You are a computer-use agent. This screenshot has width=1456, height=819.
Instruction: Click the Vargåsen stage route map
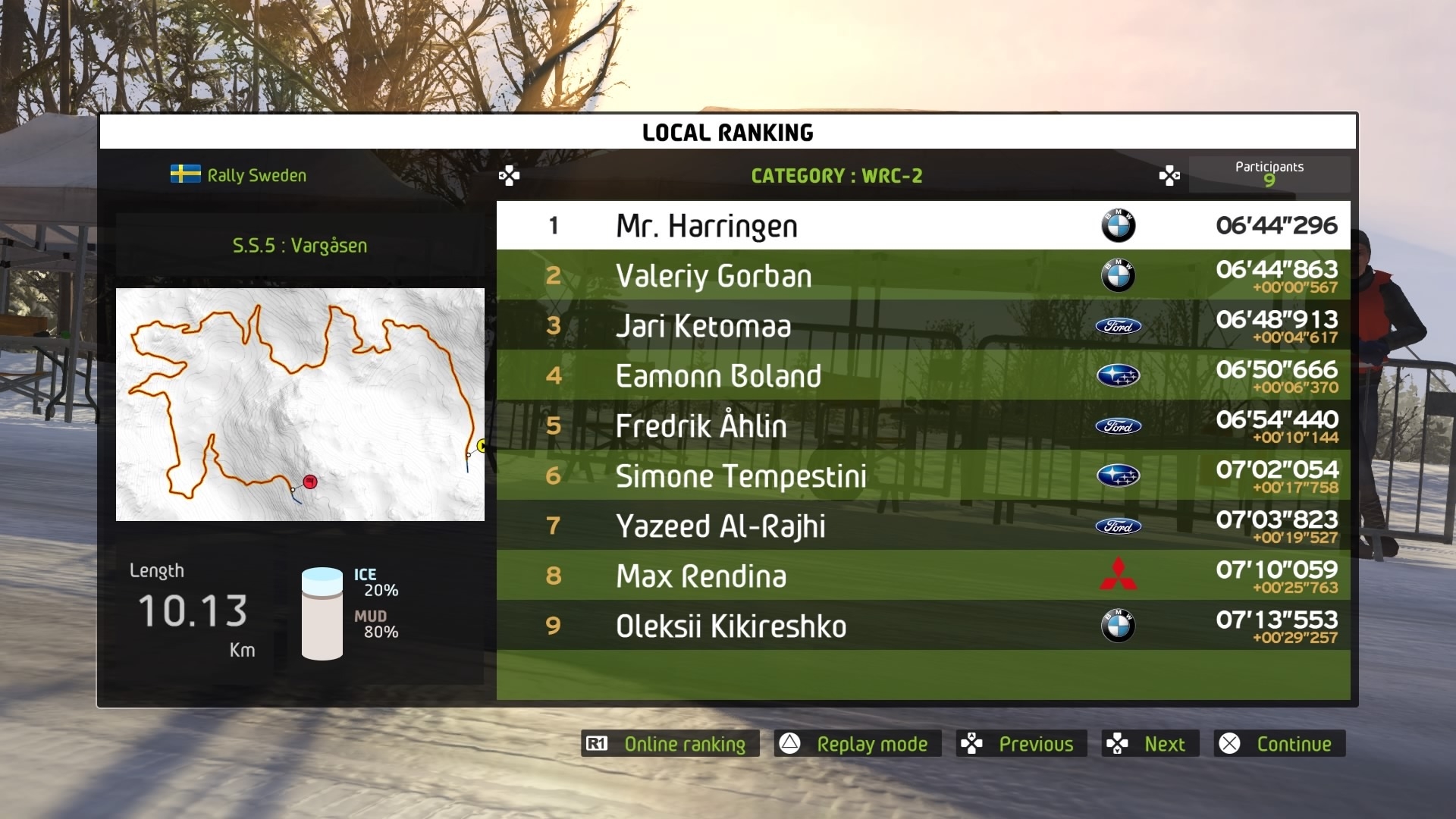(300, 404)
